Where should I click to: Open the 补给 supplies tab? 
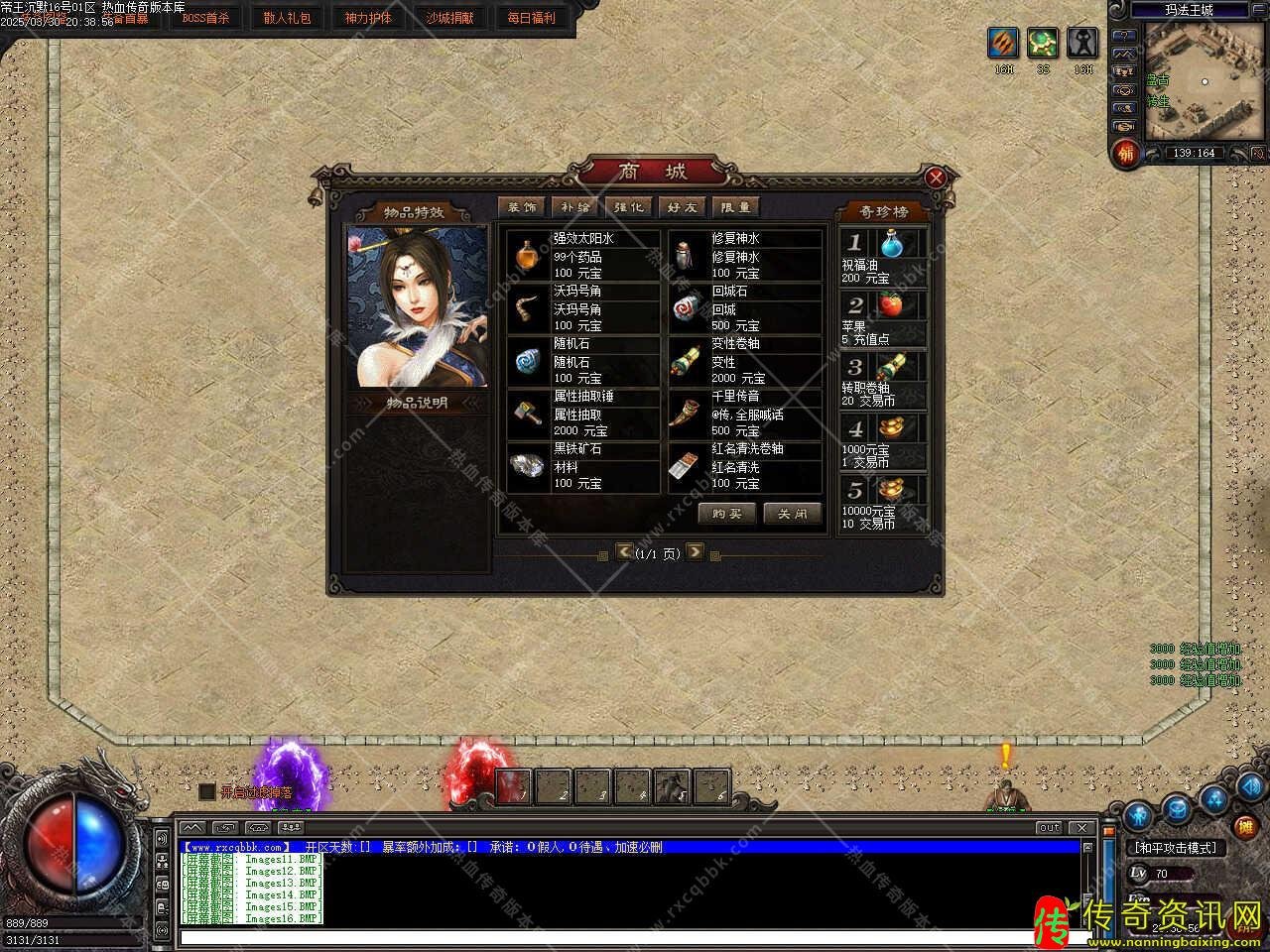pos(575,206)
